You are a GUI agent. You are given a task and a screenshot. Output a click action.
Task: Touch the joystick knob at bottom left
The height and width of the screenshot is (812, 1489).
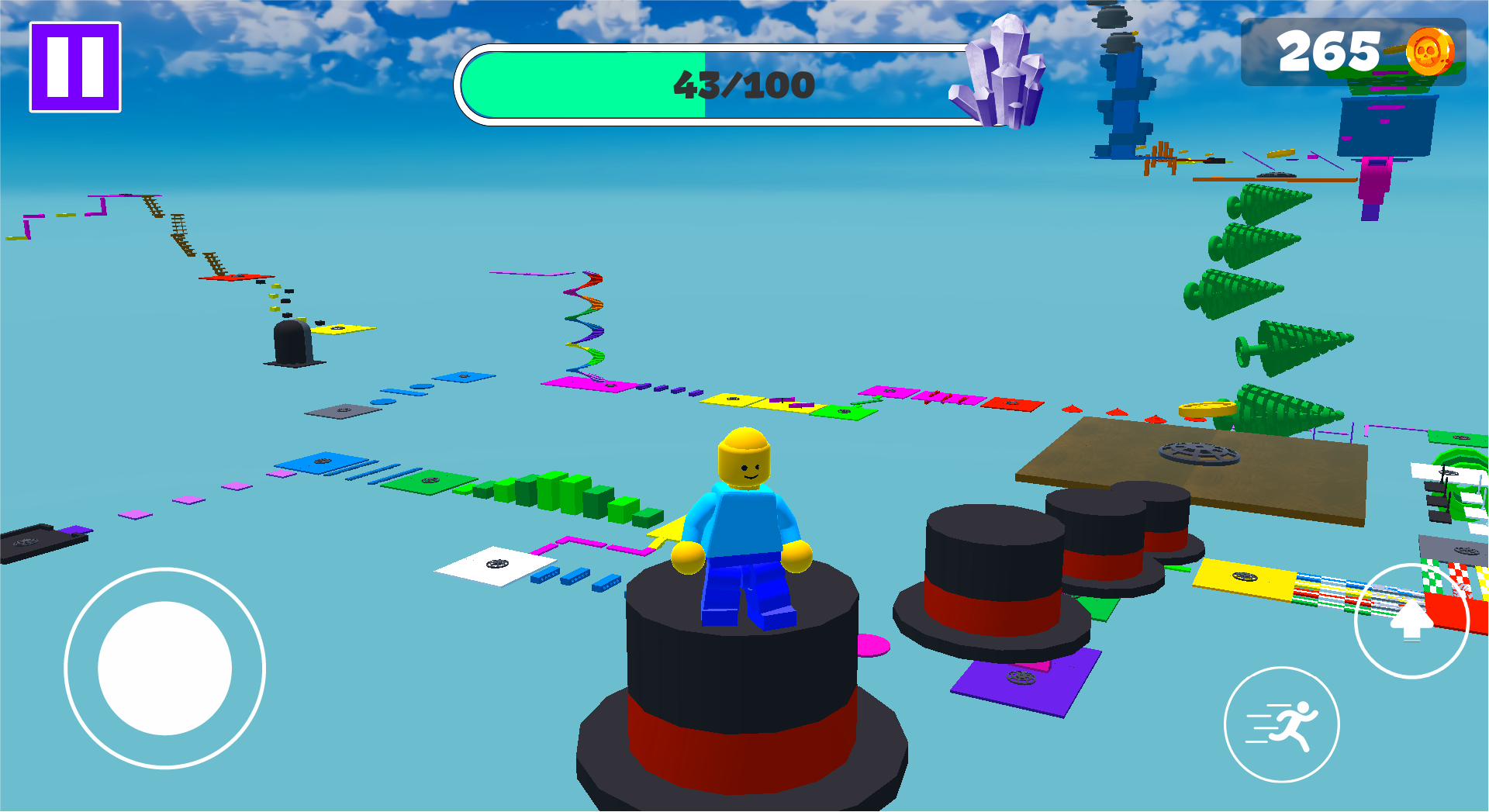coord(164,669)
